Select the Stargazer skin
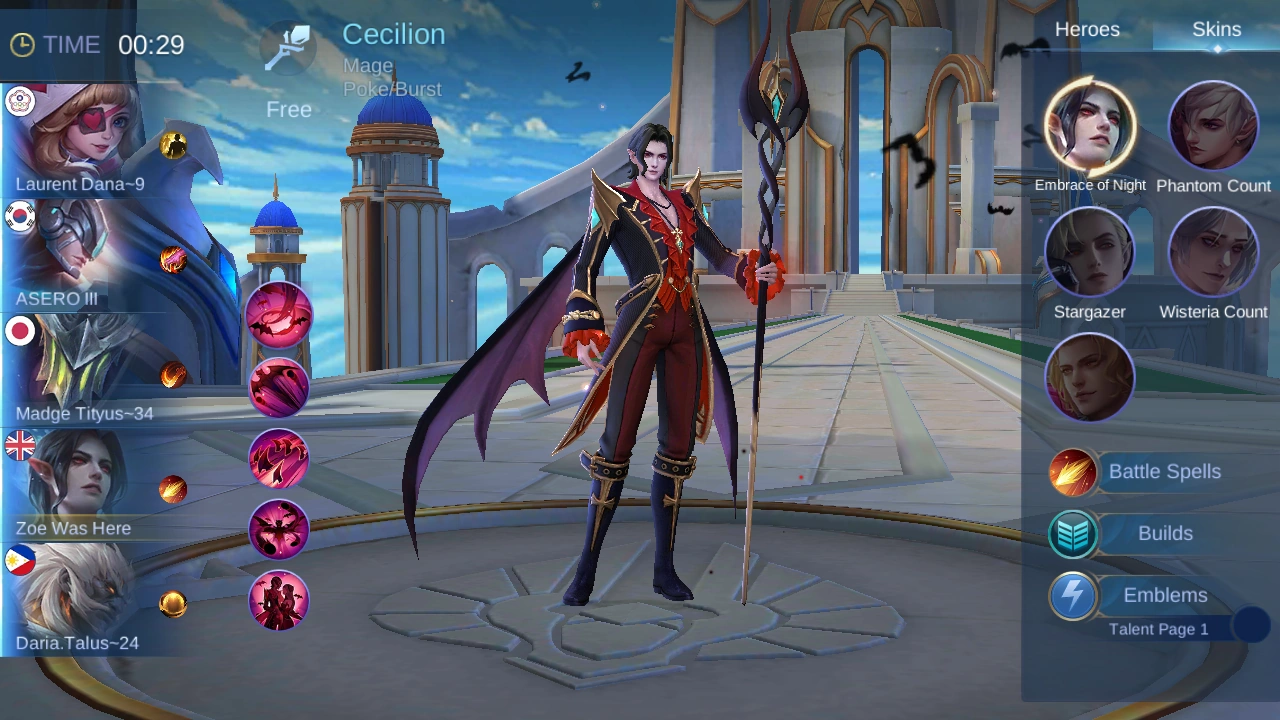 pos(1090,251)
